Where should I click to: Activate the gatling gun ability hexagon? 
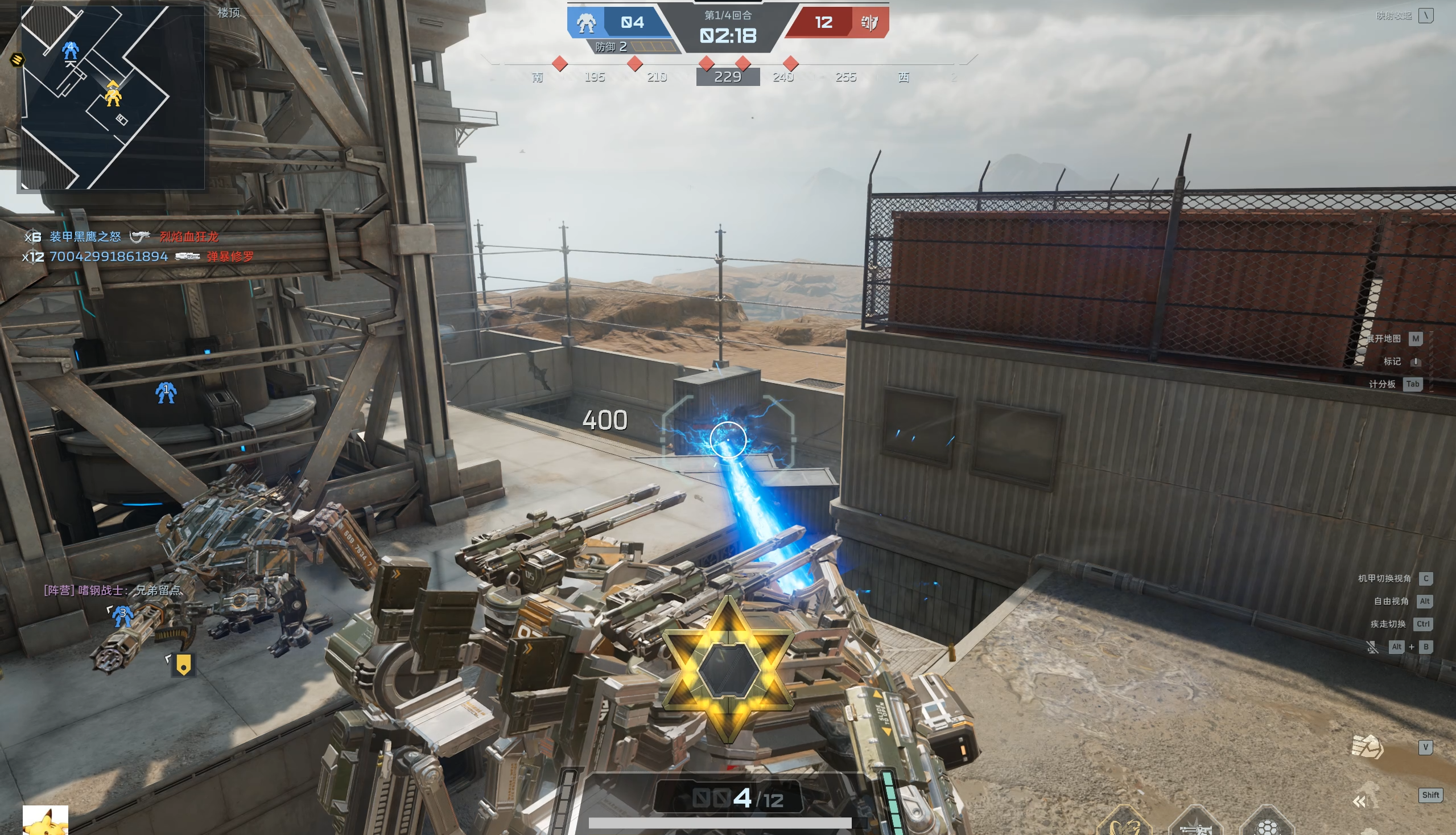1196,826
